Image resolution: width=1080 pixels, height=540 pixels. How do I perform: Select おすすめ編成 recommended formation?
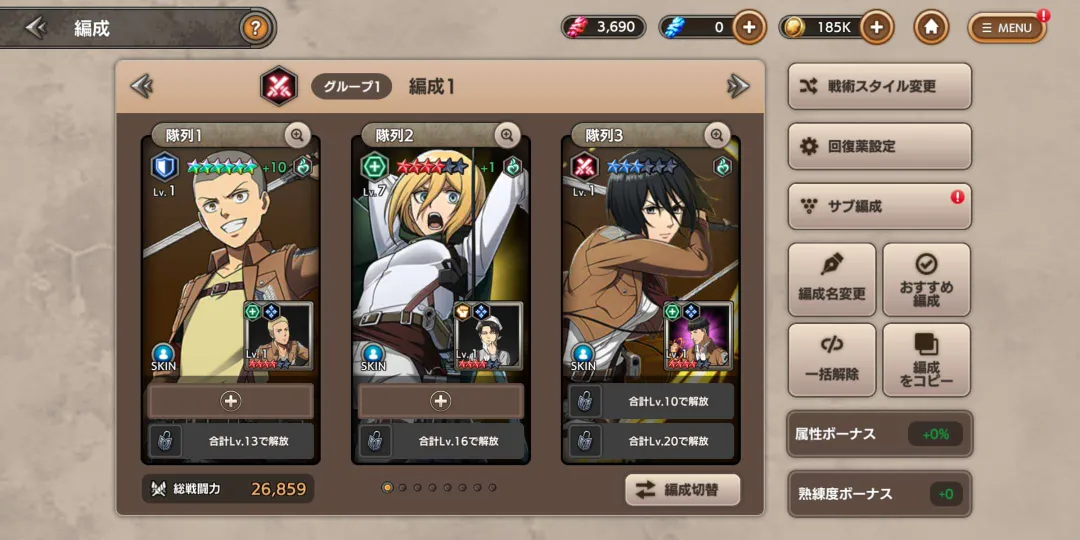927,279
